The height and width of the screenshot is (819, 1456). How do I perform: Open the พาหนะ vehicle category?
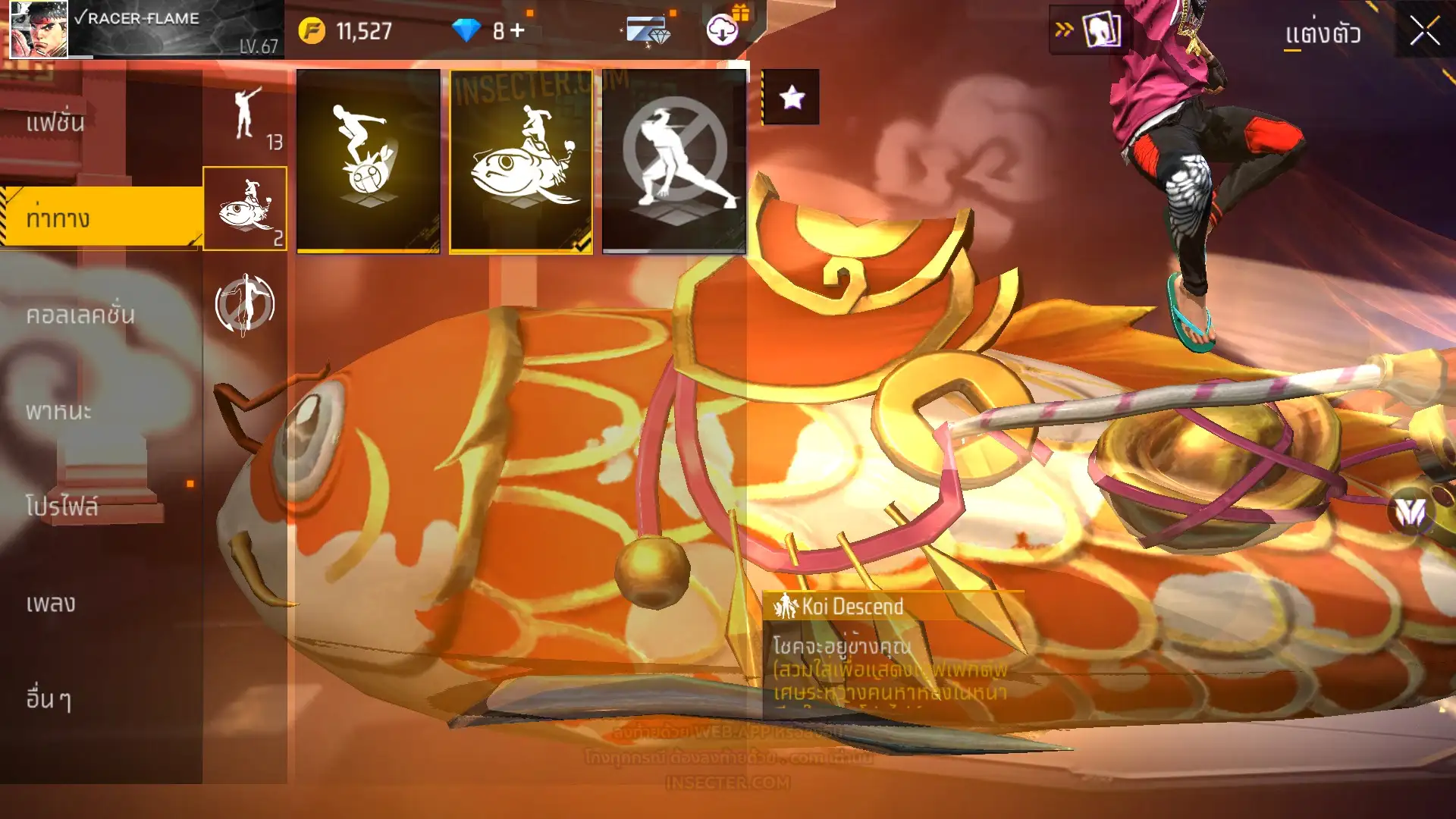pyautogui.click(x=59, y=411)
